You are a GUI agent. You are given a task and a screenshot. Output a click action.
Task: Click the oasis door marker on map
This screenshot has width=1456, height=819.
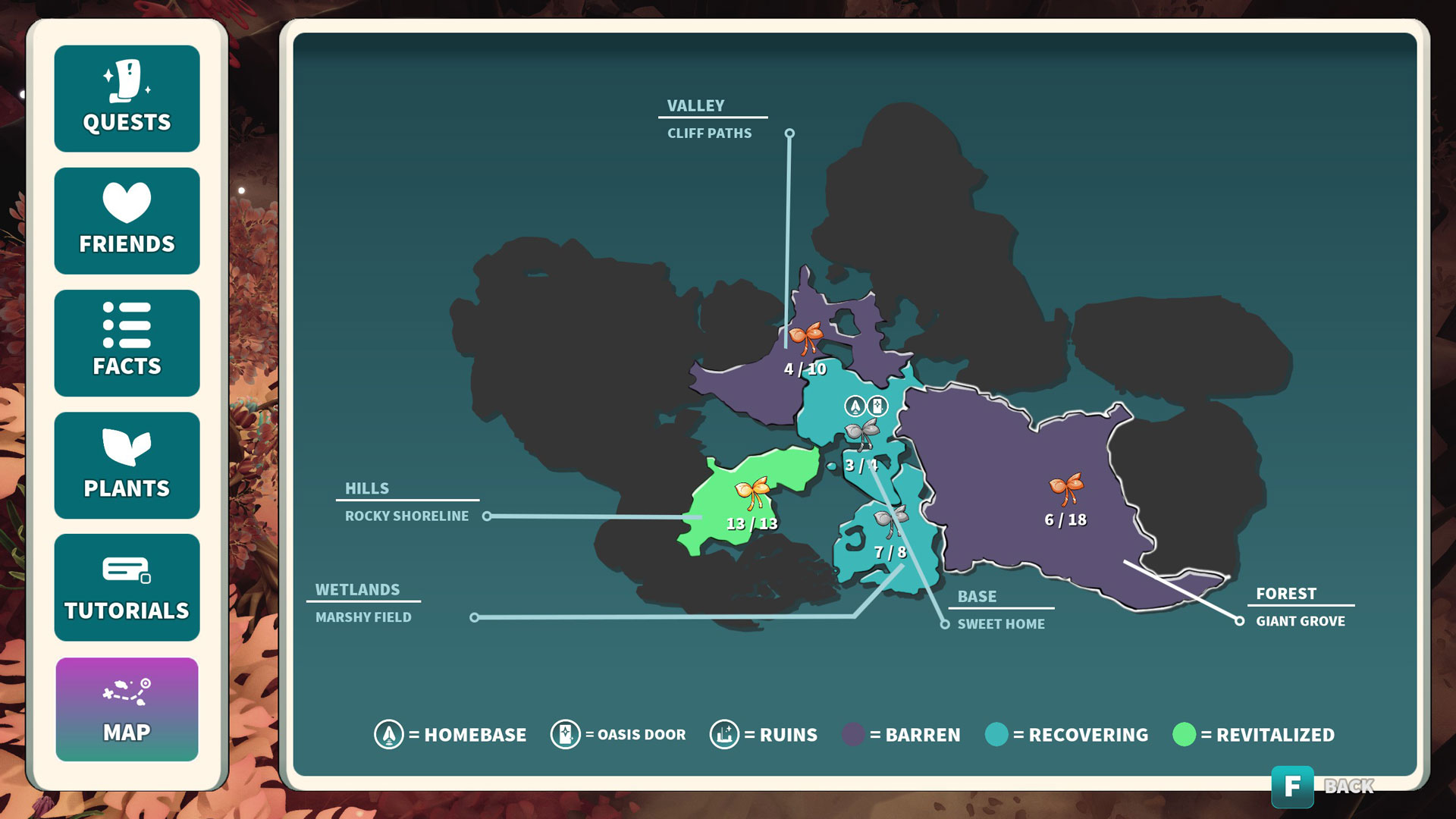click(x=877, y=406)
